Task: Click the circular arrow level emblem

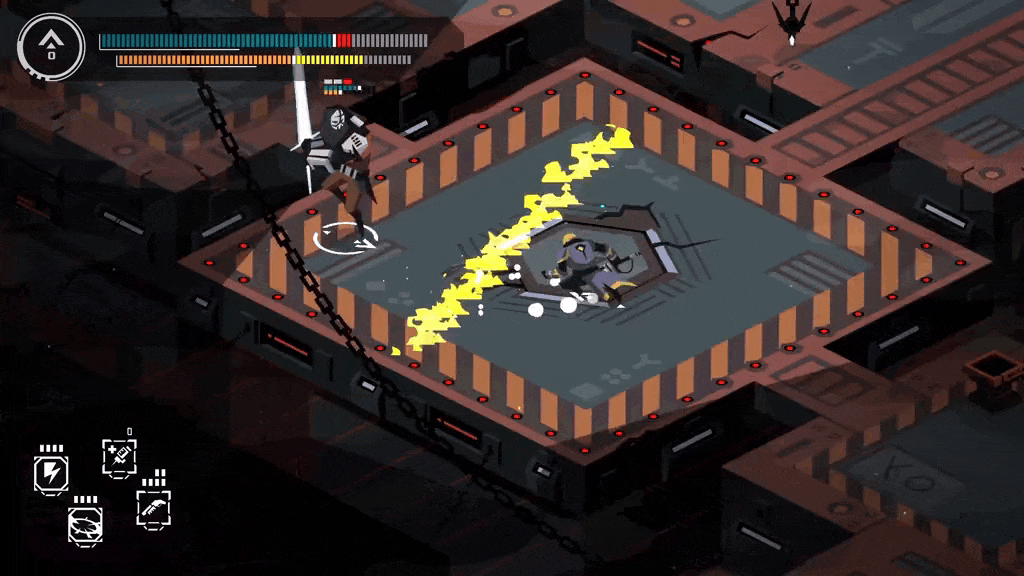Action: click(x=51, y=45)
